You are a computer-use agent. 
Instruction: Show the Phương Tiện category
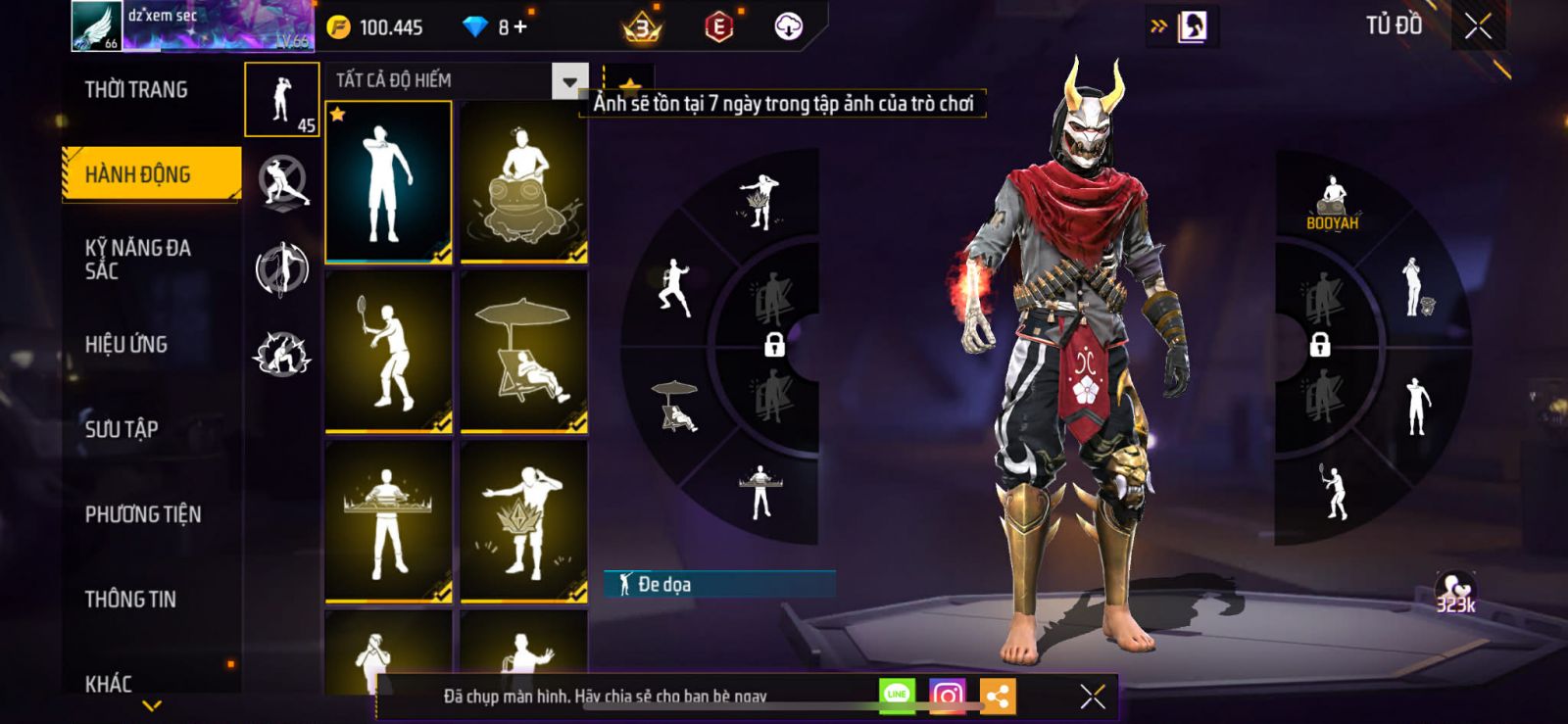pyautogui.click(x=143, y=514)
